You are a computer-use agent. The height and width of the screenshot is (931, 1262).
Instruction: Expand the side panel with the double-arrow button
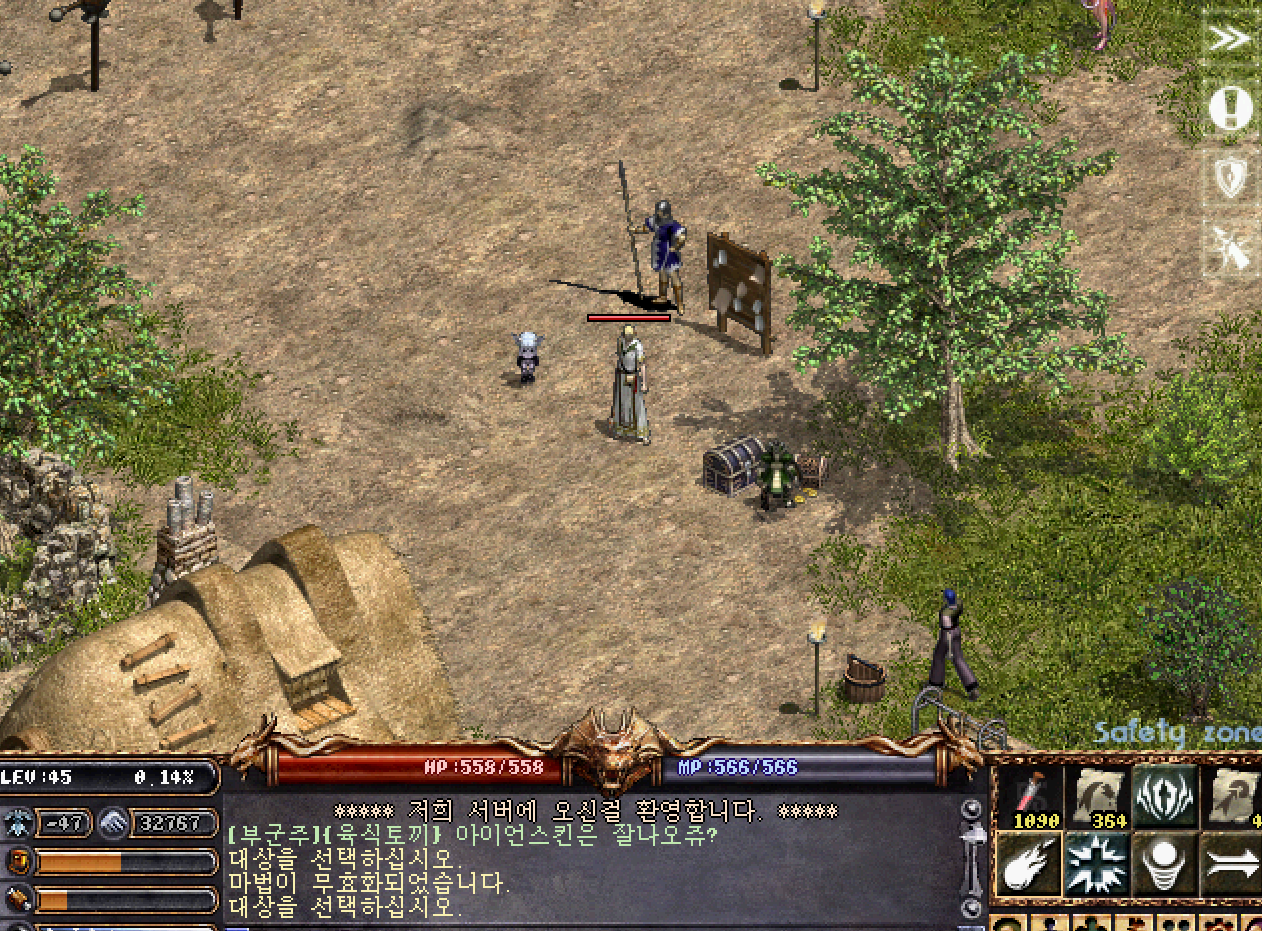[1230, 39]
